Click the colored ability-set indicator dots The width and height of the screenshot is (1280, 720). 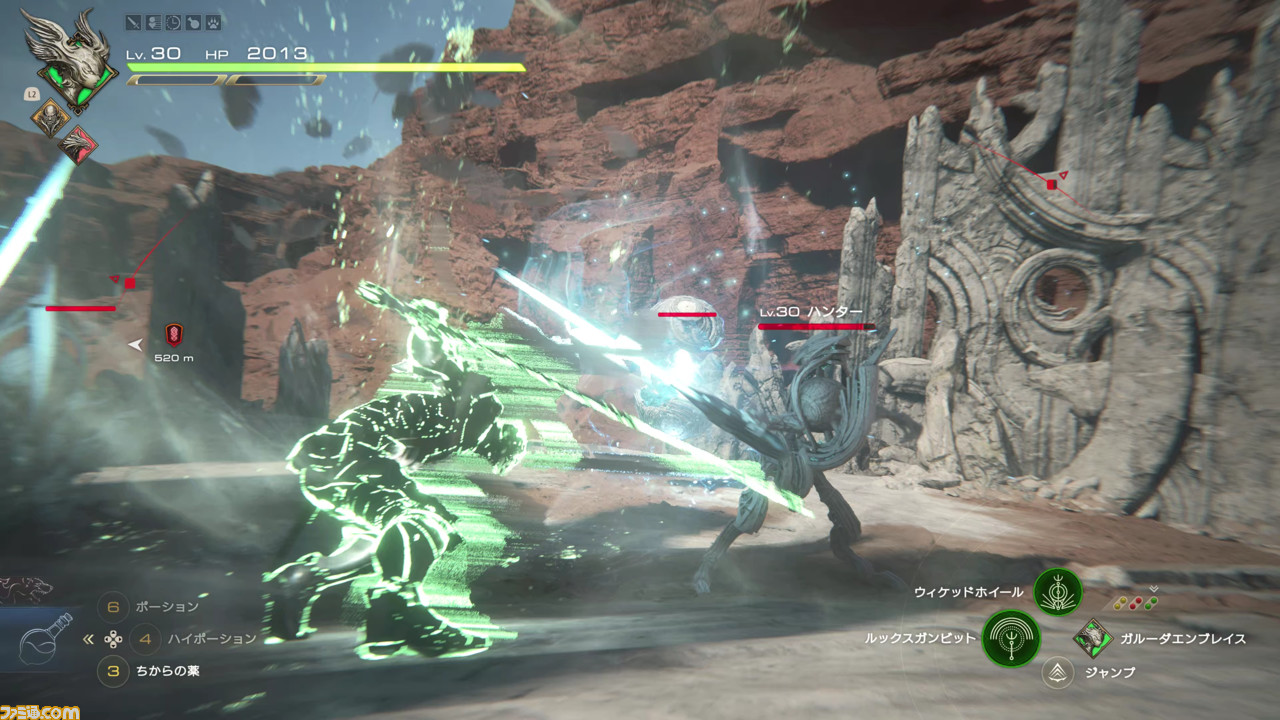(1136, 603)
